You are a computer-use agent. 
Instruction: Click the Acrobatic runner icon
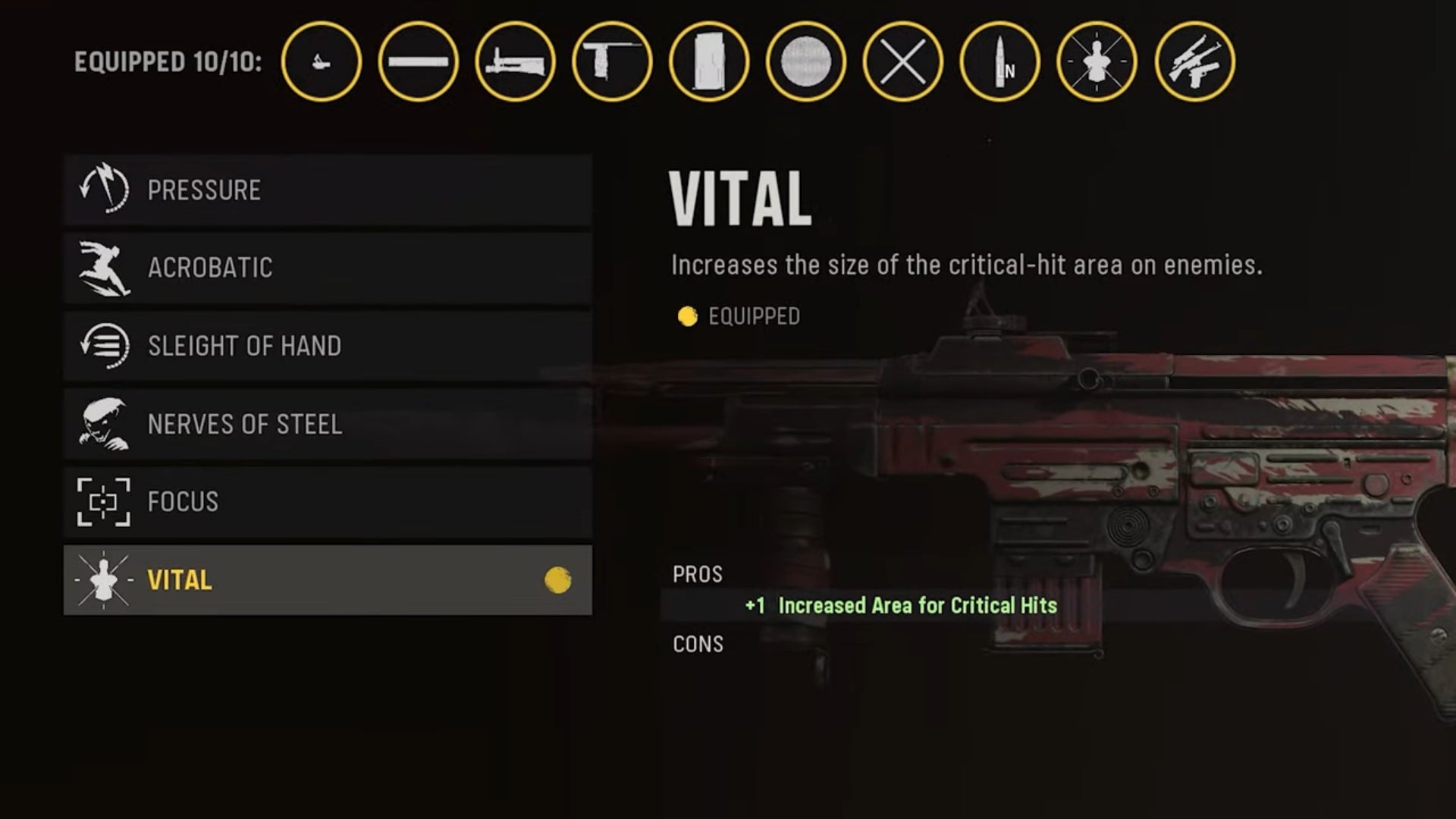point(104,267)
